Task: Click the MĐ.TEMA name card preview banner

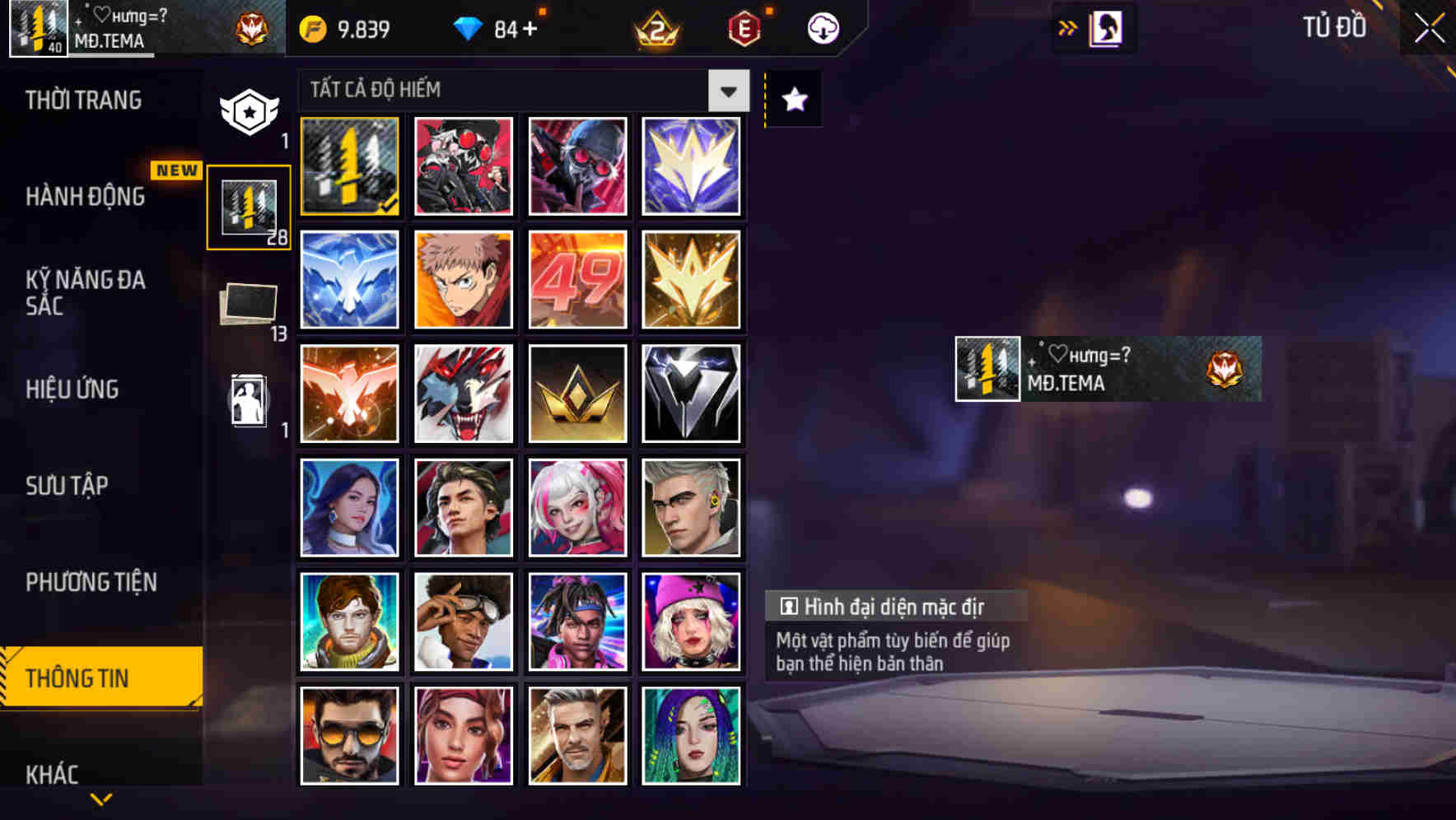Action: [1108, 368]
